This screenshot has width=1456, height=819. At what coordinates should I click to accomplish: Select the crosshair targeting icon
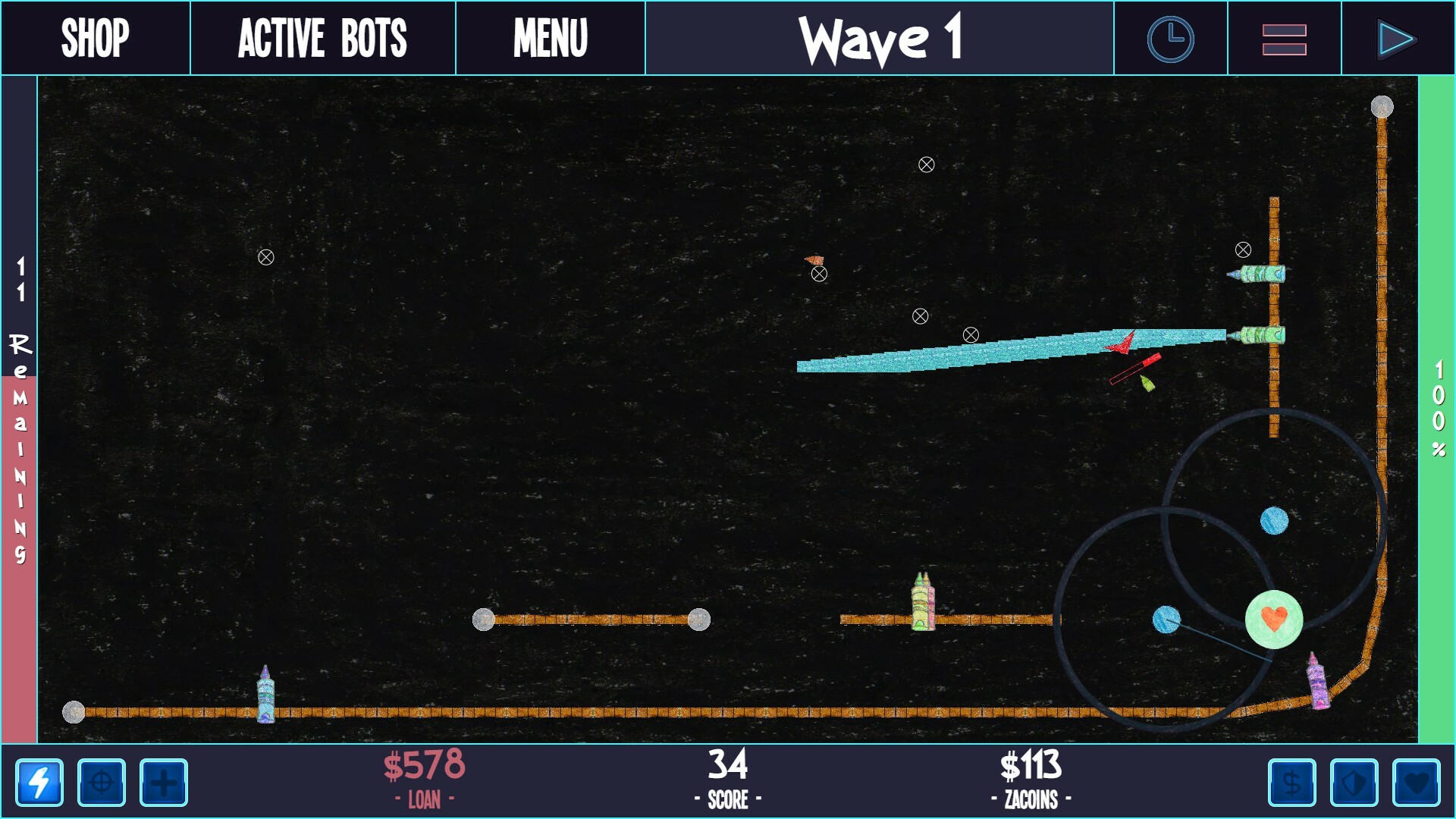tap(102, 784)
